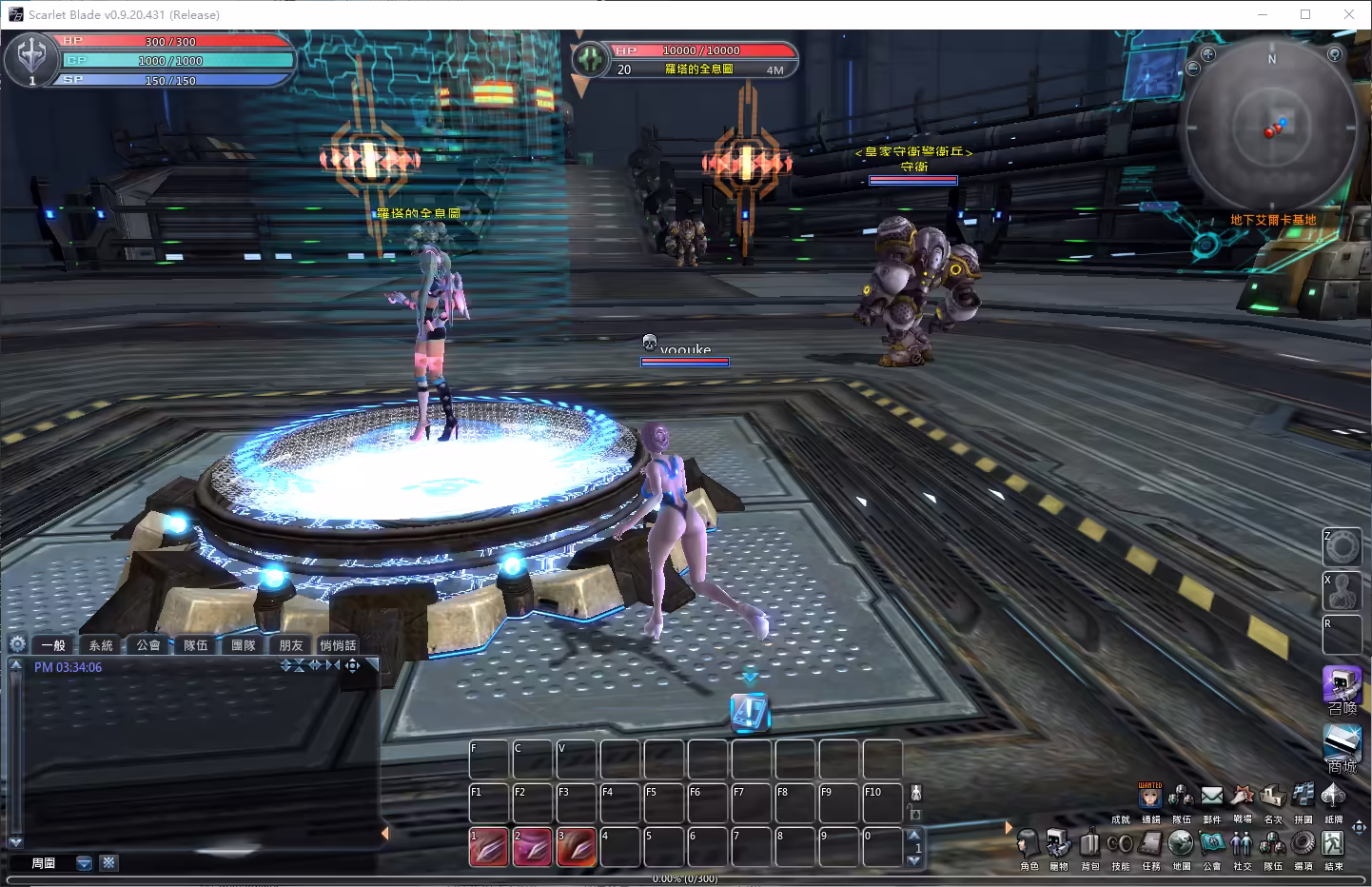The image size is (1372, 887).
Task: Use the skill in hotbar slot 1
Action: (x=488, y=847)
